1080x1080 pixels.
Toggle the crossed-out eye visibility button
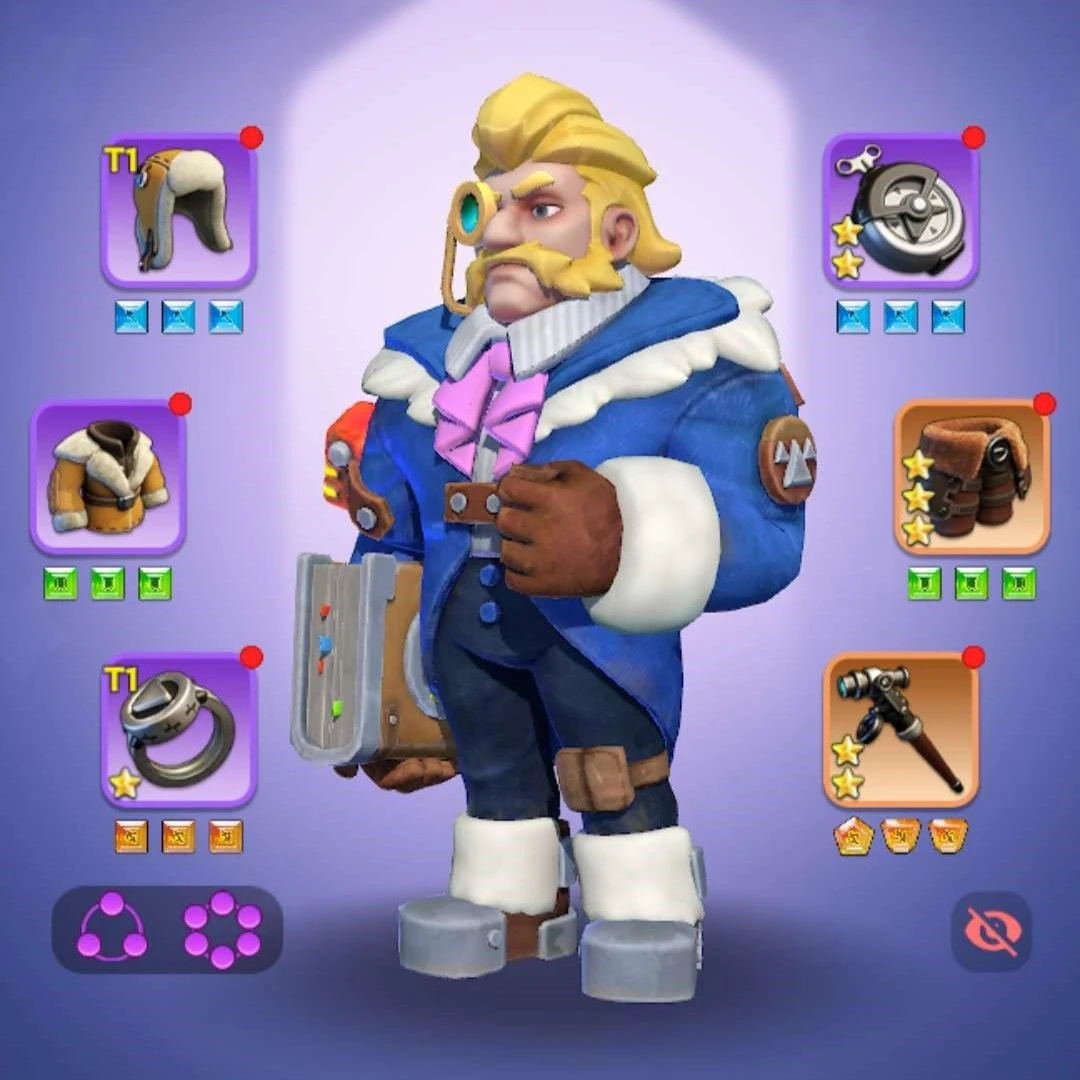point(990,931)
